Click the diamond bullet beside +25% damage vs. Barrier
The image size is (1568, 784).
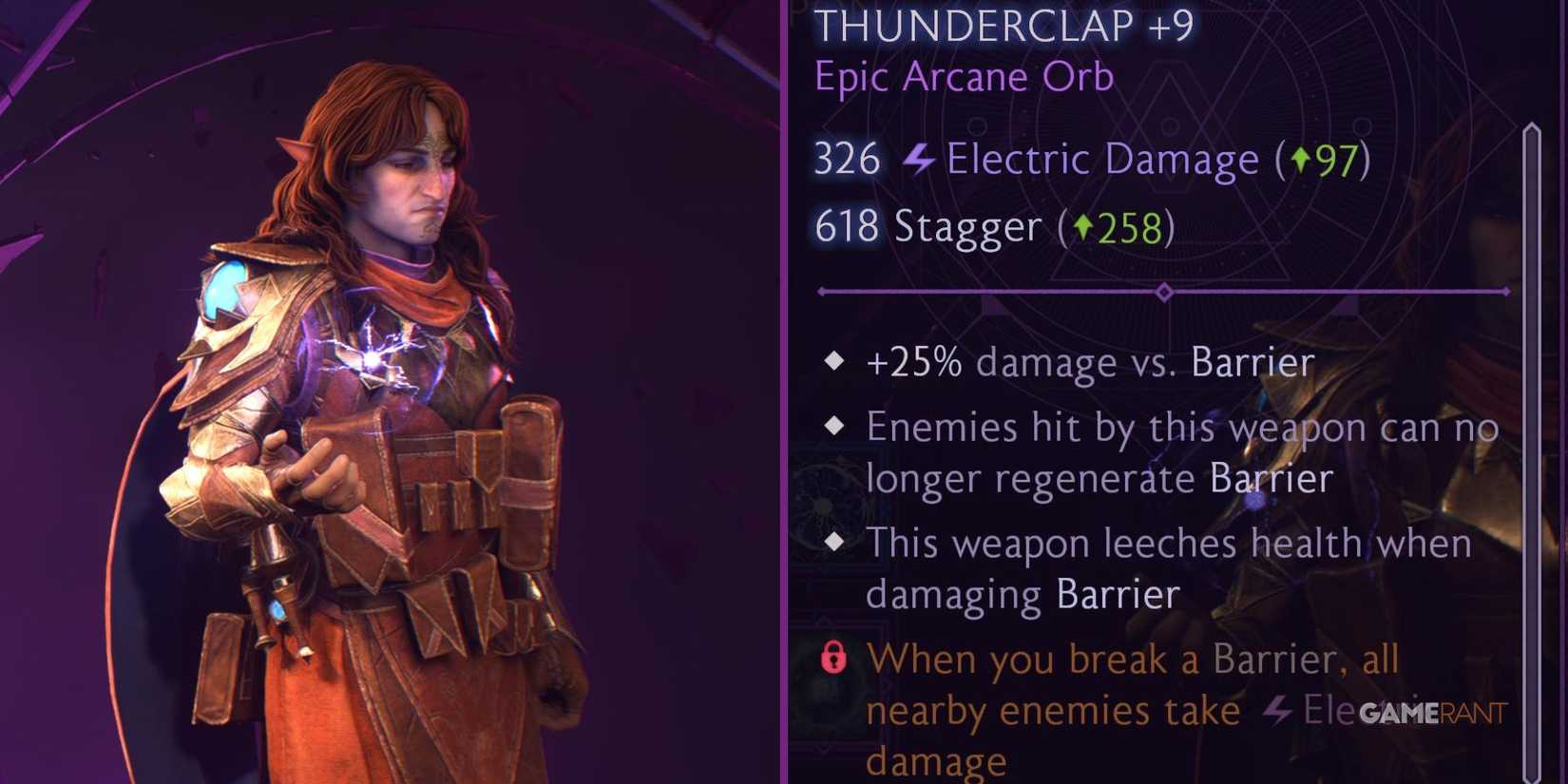tap(835, 360)
